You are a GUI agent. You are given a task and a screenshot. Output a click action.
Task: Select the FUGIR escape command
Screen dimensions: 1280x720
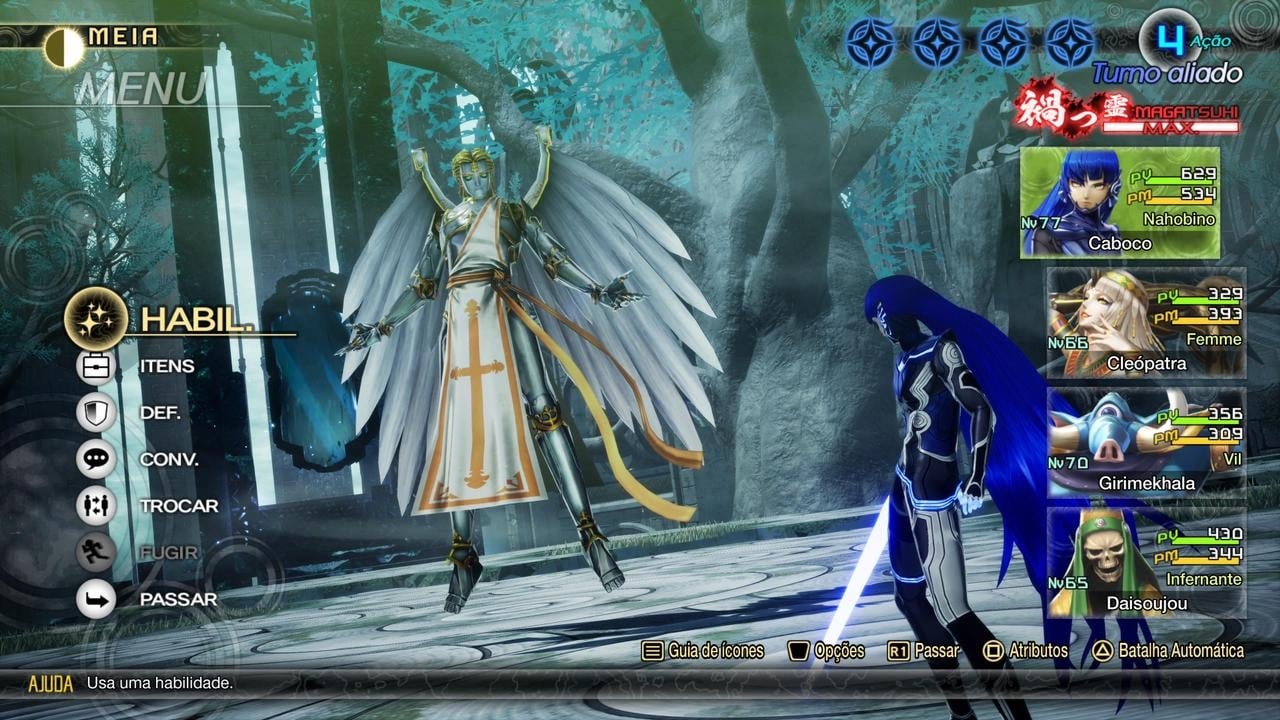click(168, 552)
